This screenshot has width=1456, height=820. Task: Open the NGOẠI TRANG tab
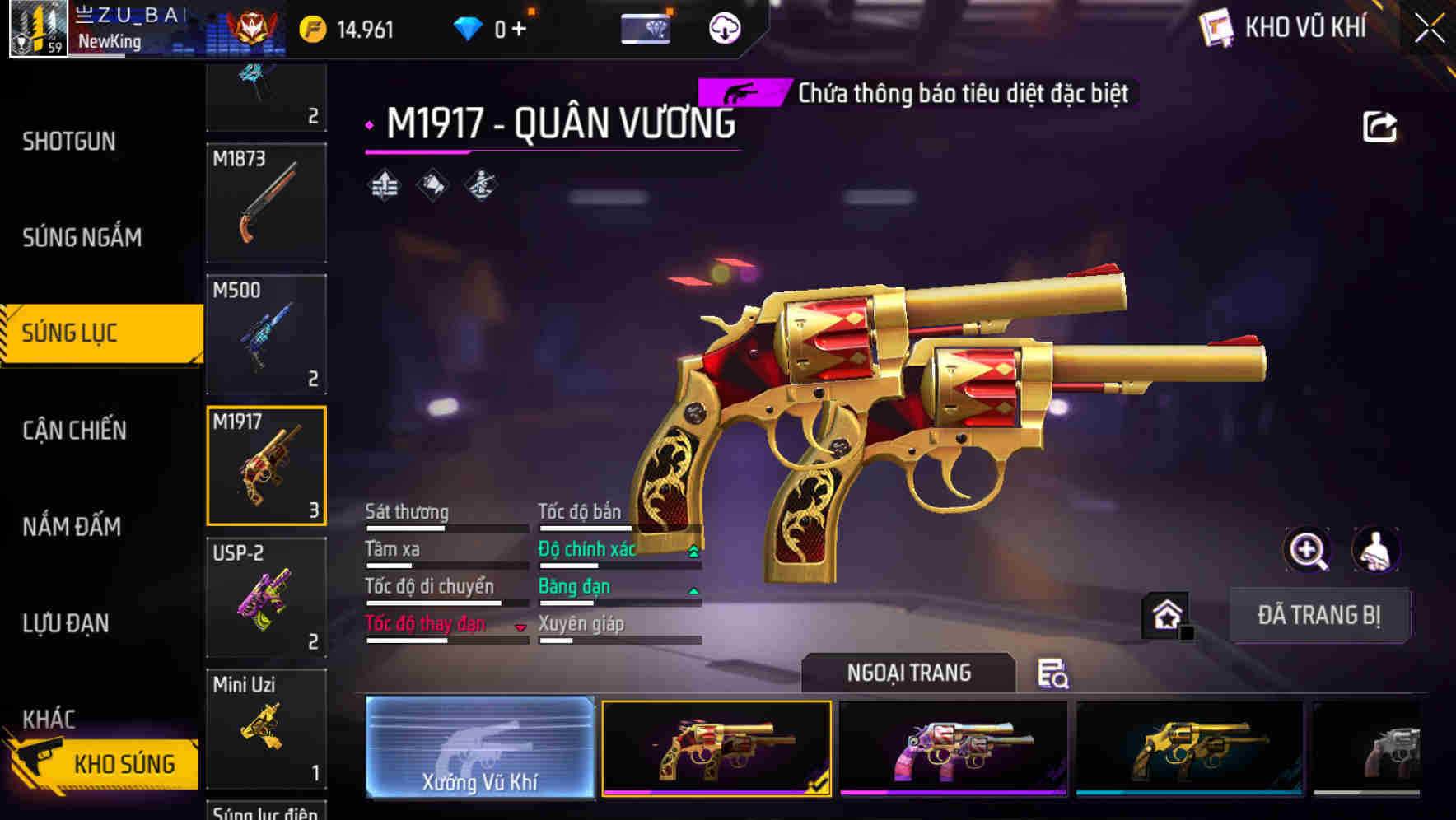pos(909,673)
